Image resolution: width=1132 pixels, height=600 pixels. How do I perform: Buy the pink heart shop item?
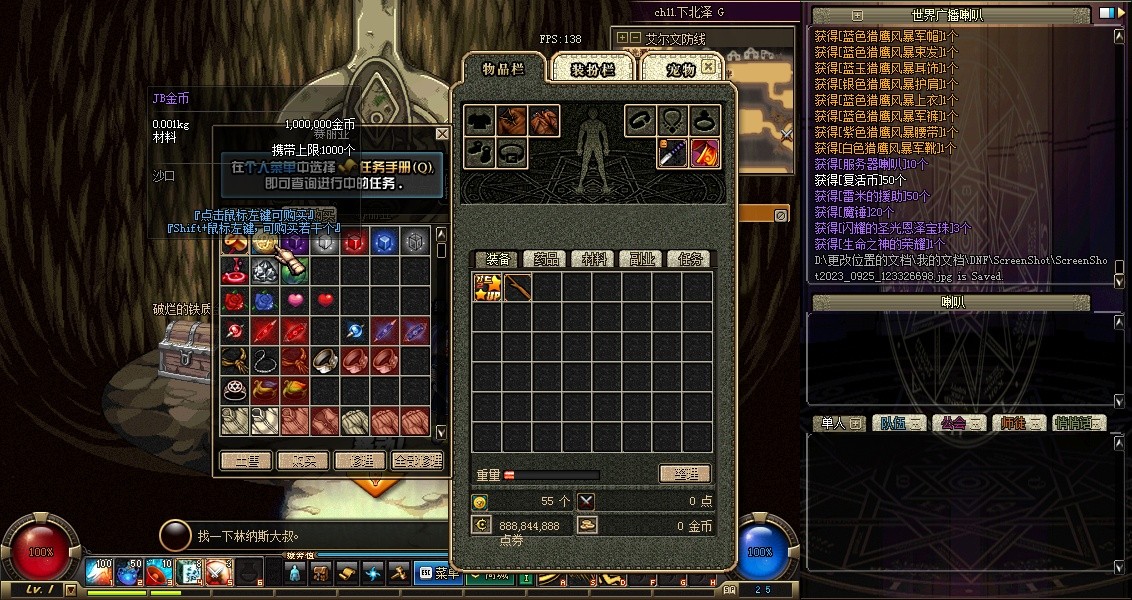295,301
